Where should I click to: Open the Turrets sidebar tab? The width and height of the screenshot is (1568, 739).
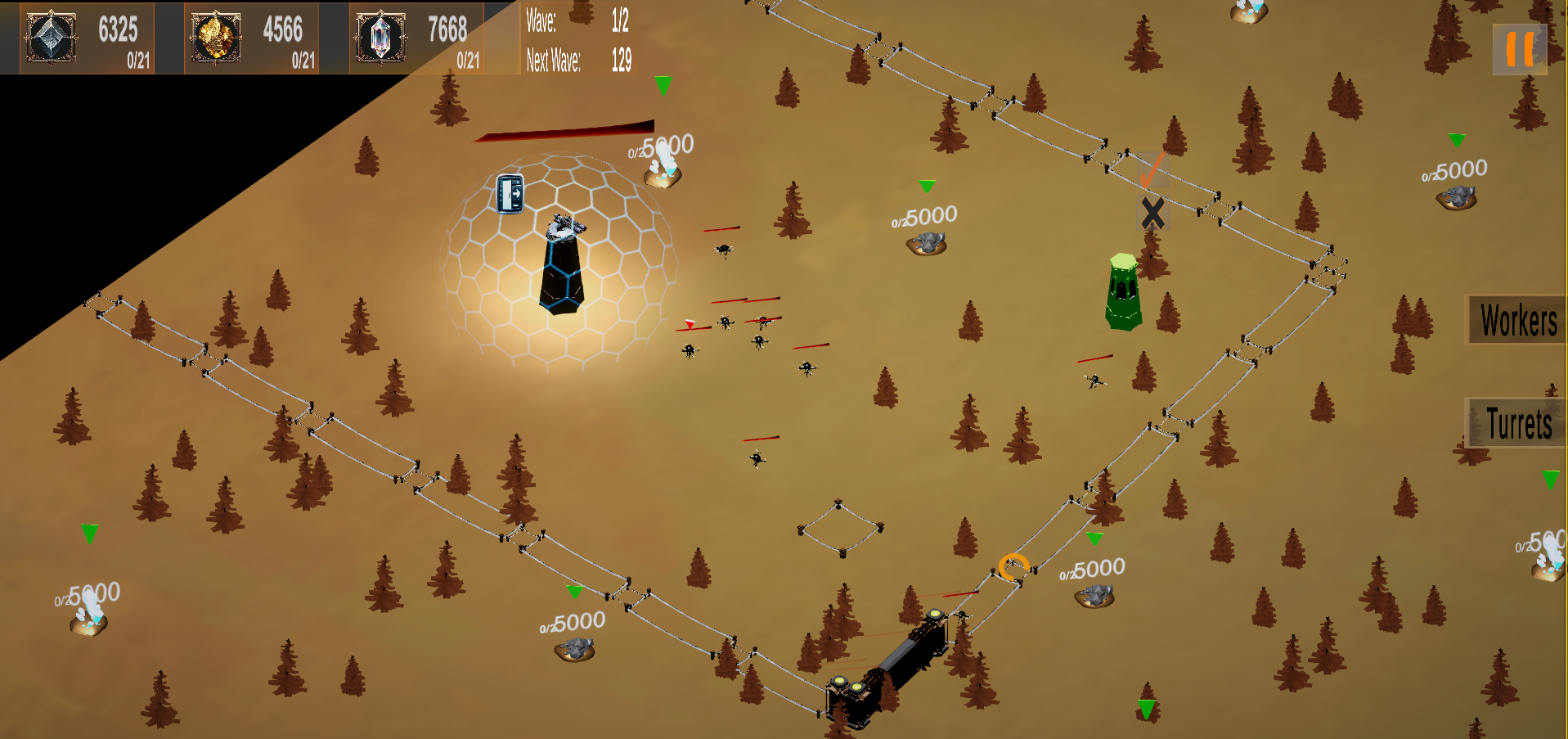(1520, 423)
